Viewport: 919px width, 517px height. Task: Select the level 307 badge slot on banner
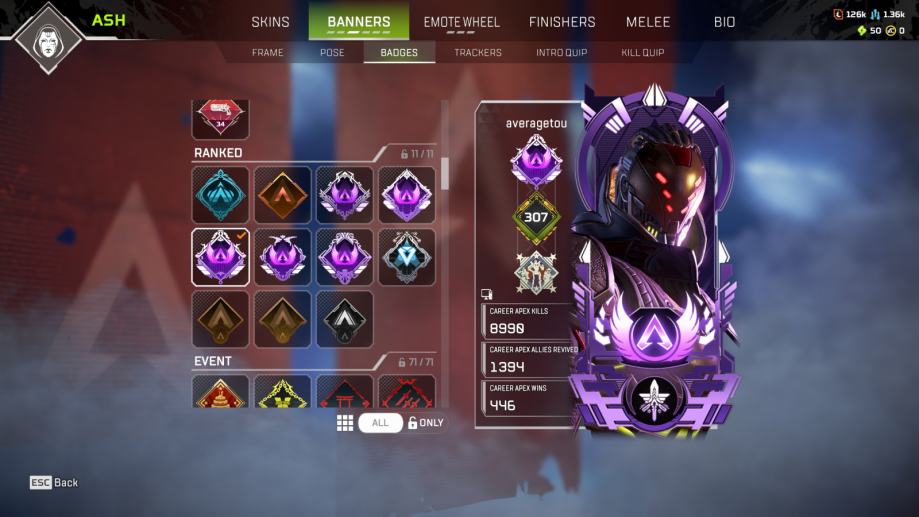[x=537, y=217]
